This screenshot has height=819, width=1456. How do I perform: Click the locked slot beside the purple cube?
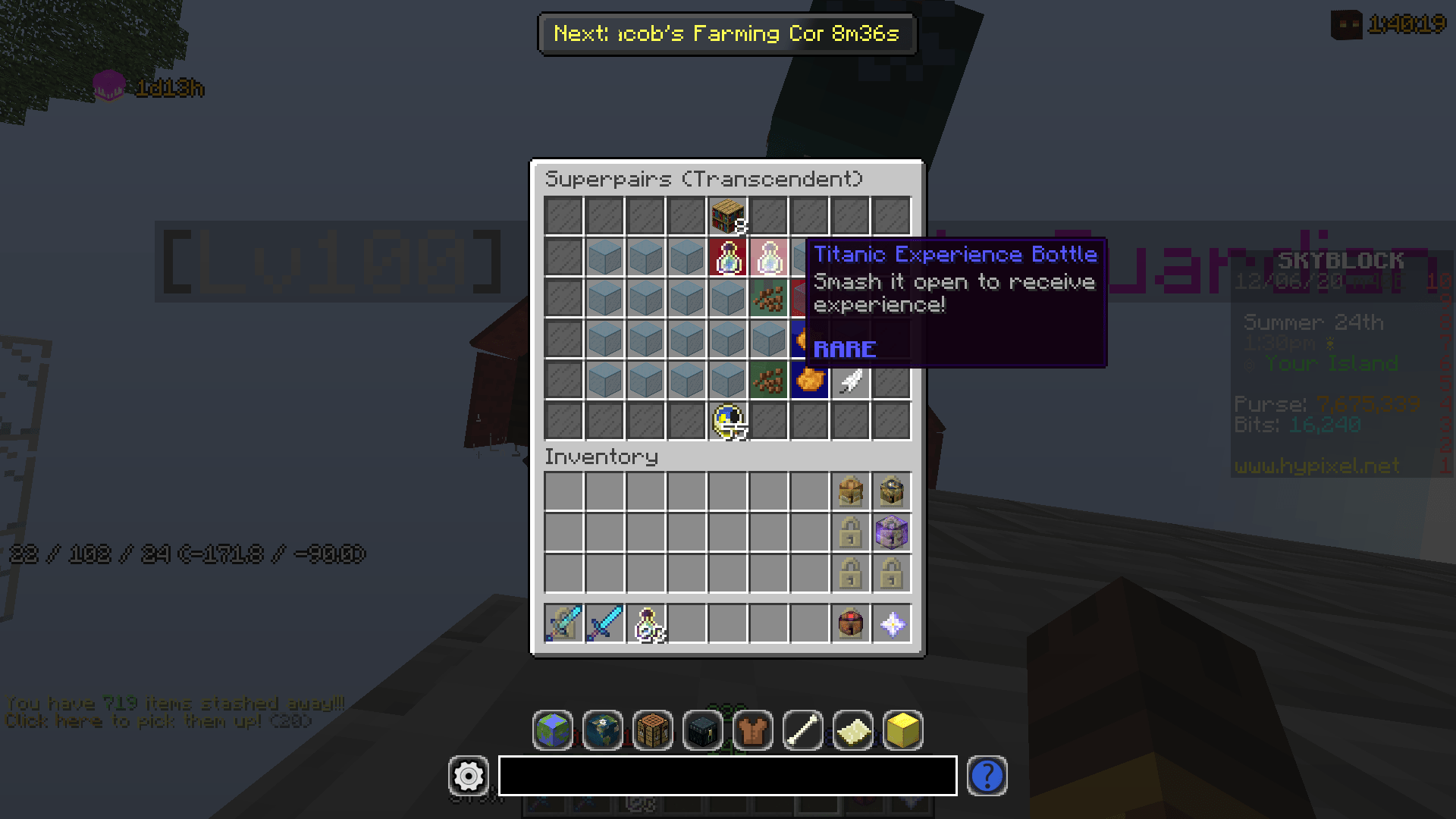[851, 532]
